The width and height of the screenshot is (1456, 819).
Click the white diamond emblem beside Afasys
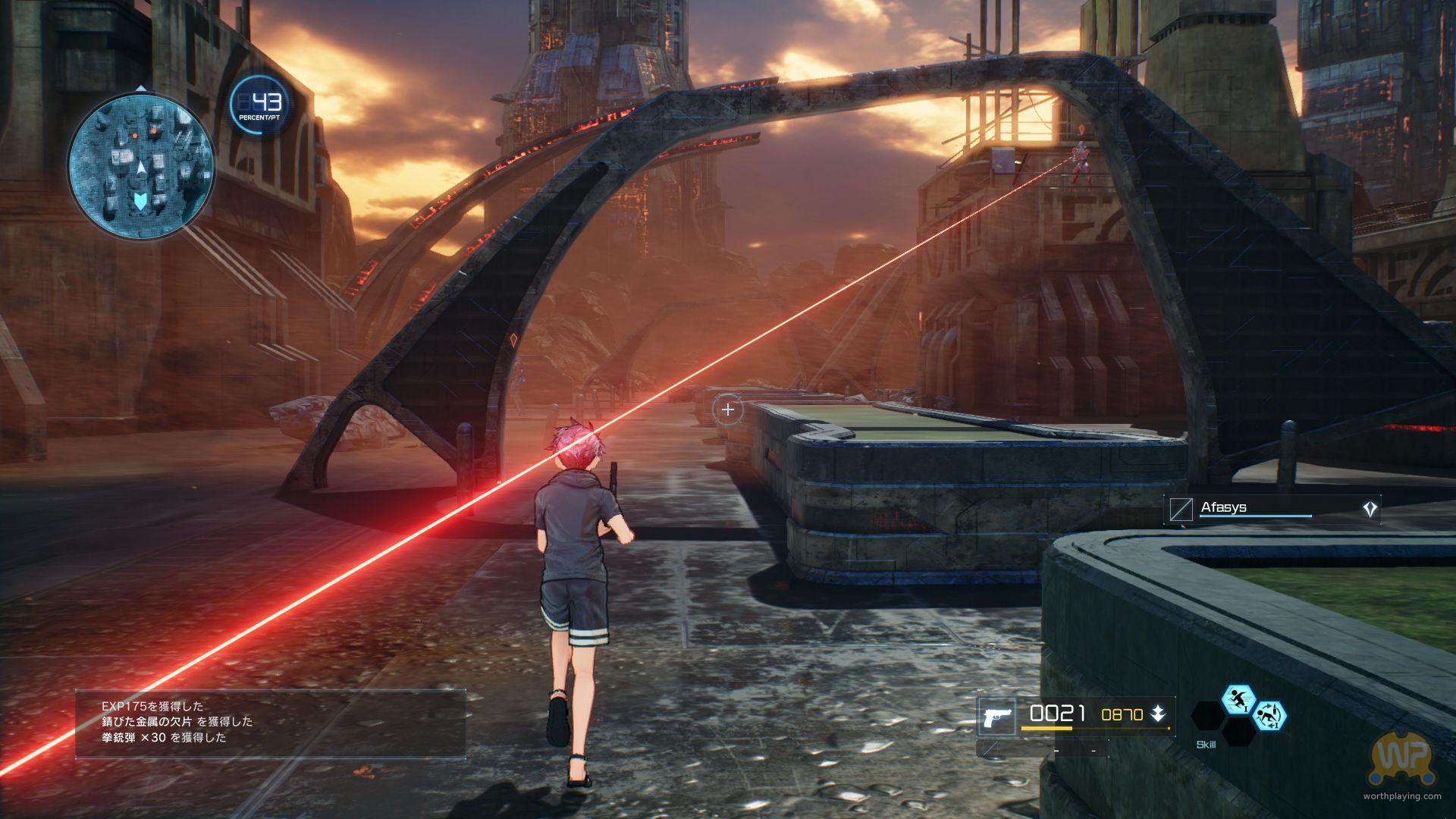[x=1370, y=509]
